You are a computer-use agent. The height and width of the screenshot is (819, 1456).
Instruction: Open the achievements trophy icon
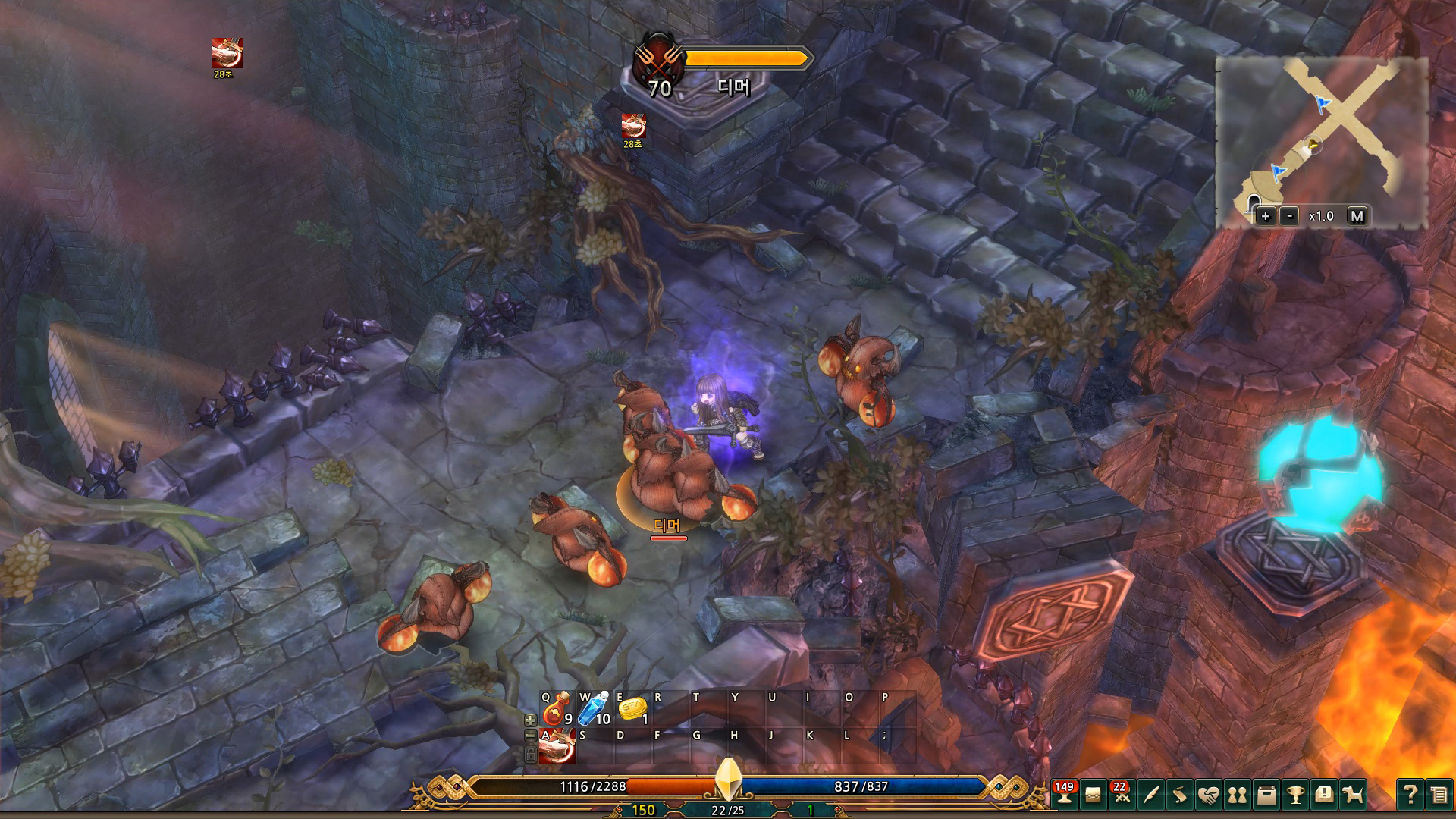[1295, 795]
